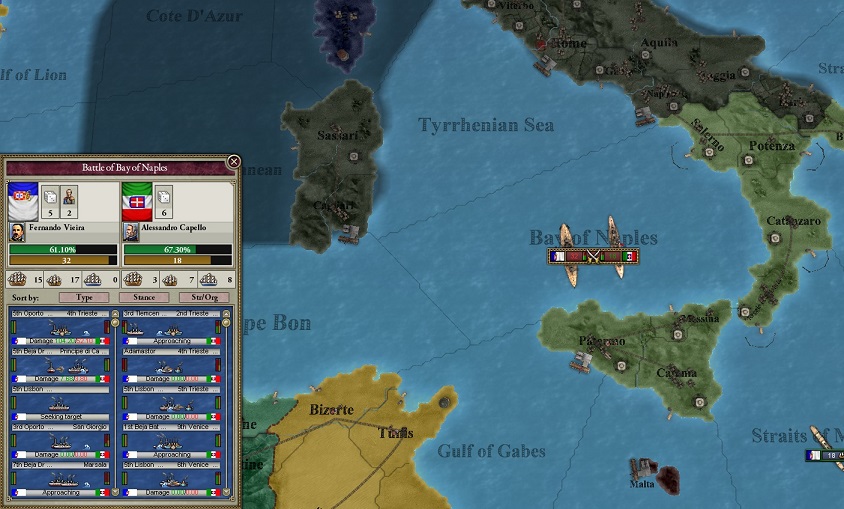Viewport: 844px width, 509px height.
Task: Sort ships by Stance
Action: pos(144,297)
